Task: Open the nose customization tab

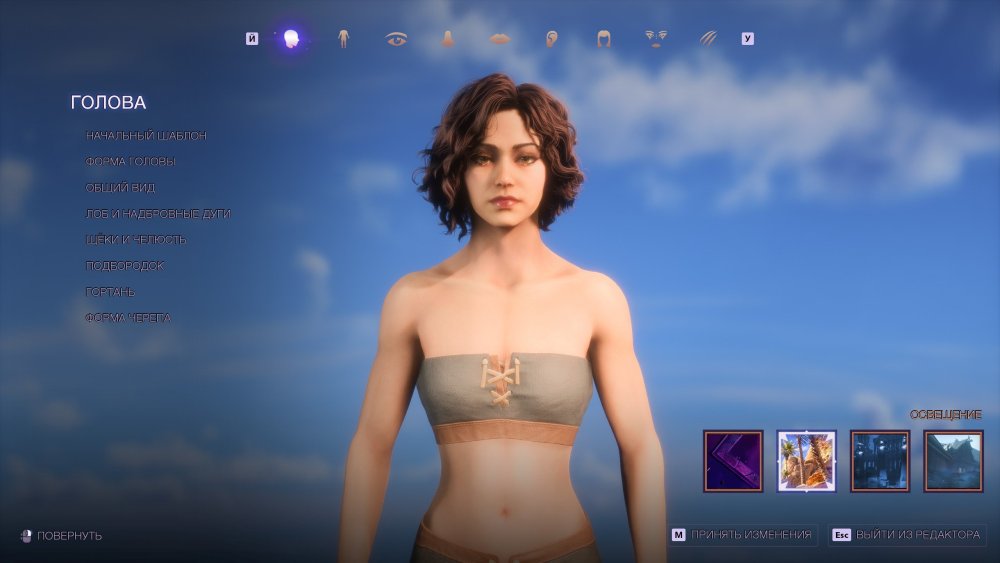Action: pos(448,39)
